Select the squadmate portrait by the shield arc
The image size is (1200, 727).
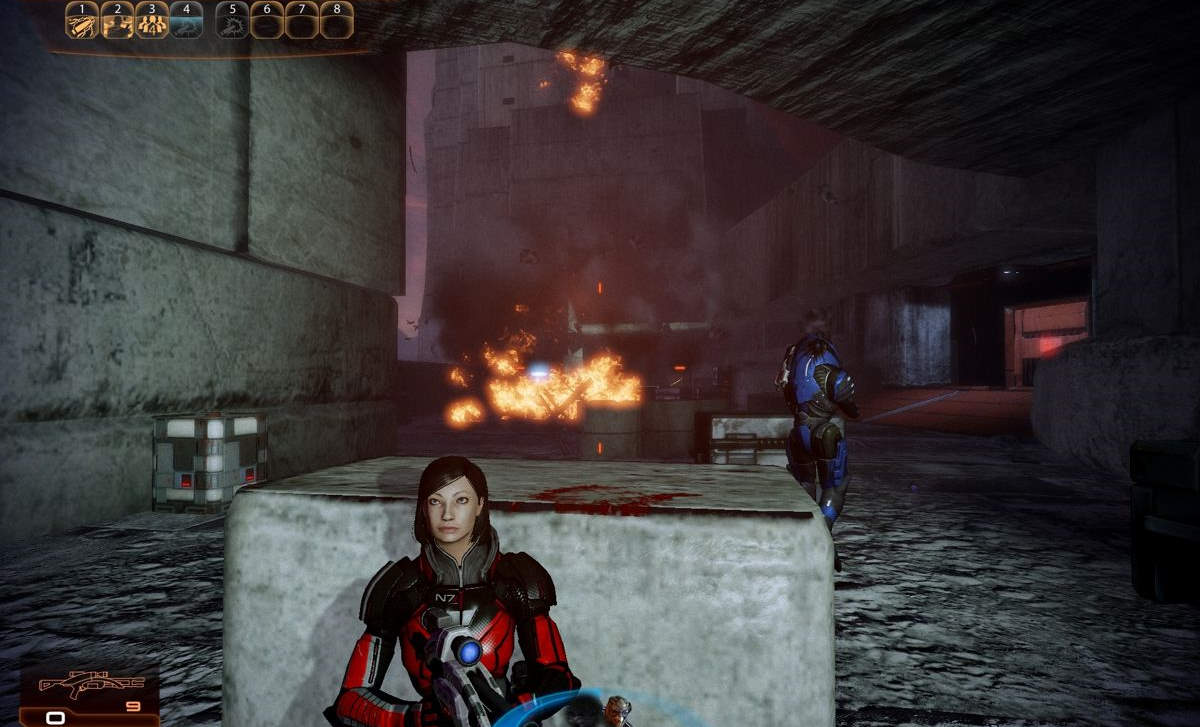pyautogui.click(x=616, y=711)
